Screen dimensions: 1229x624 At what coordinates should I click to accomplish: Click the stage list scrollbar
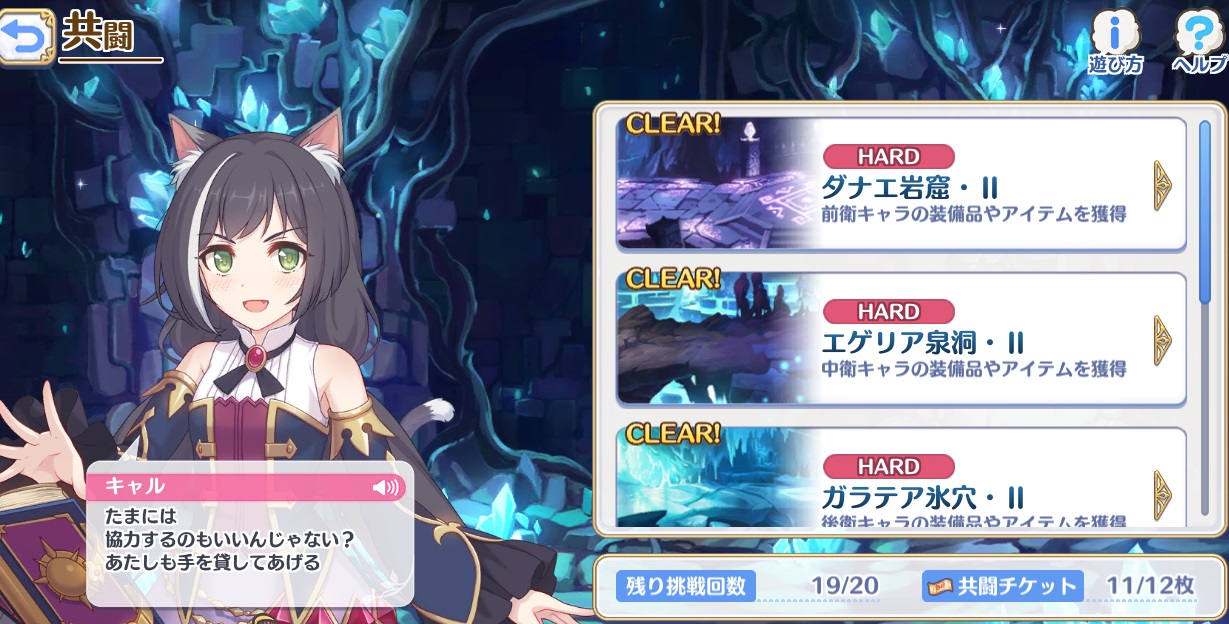tap(1205, 212)
